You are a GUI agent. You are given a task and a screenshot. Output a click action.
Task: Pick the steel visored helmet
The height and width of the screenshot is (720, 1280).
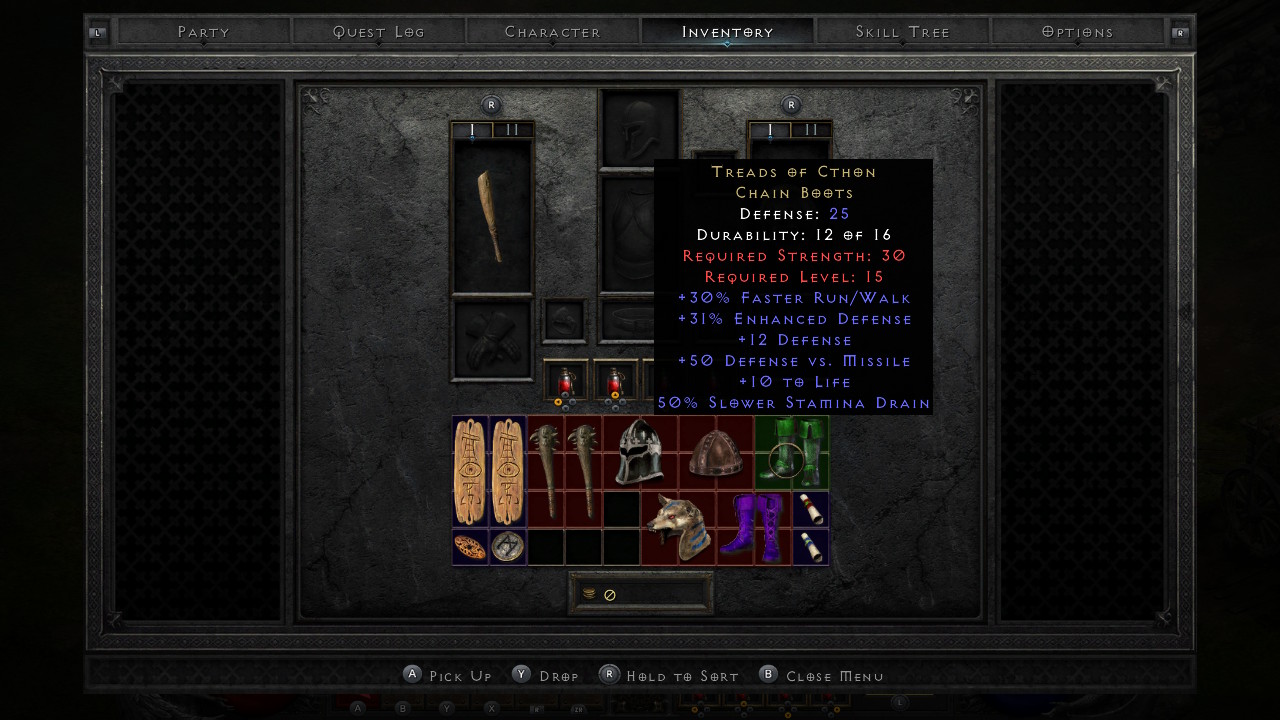640,453
